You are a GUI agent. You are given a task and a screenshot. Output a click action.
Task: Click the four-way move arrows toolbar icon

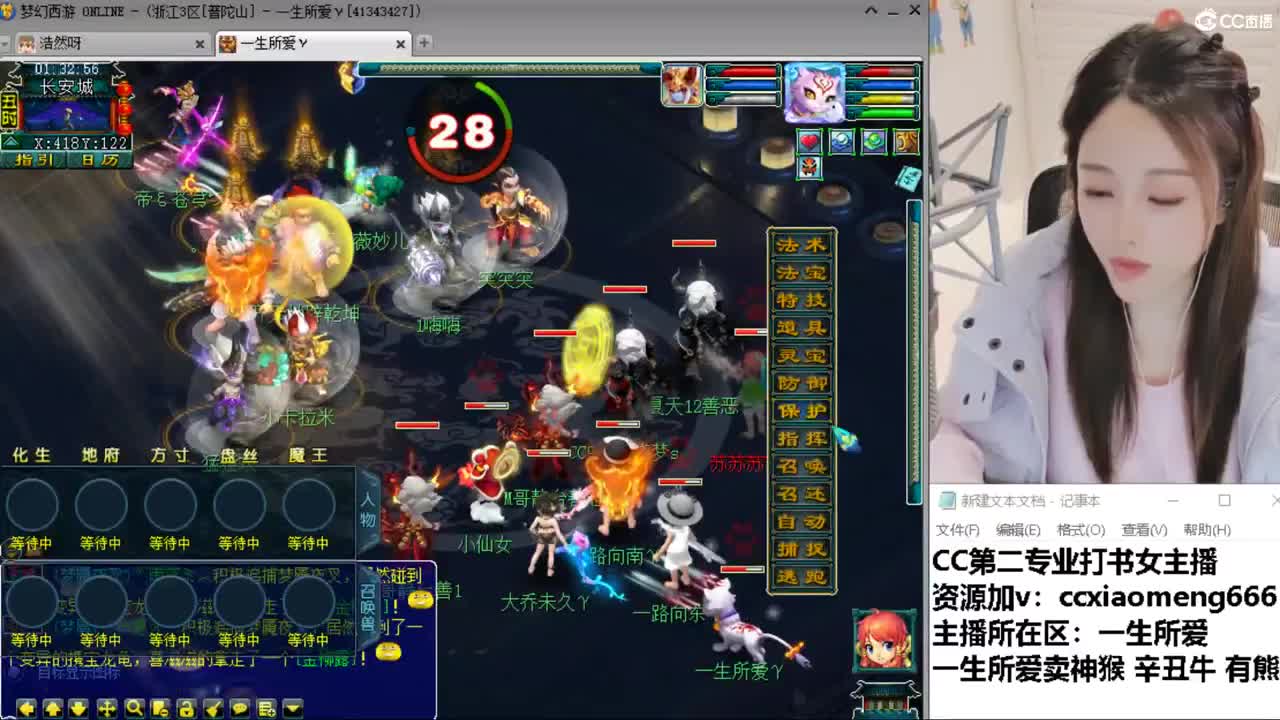[107, 708]
